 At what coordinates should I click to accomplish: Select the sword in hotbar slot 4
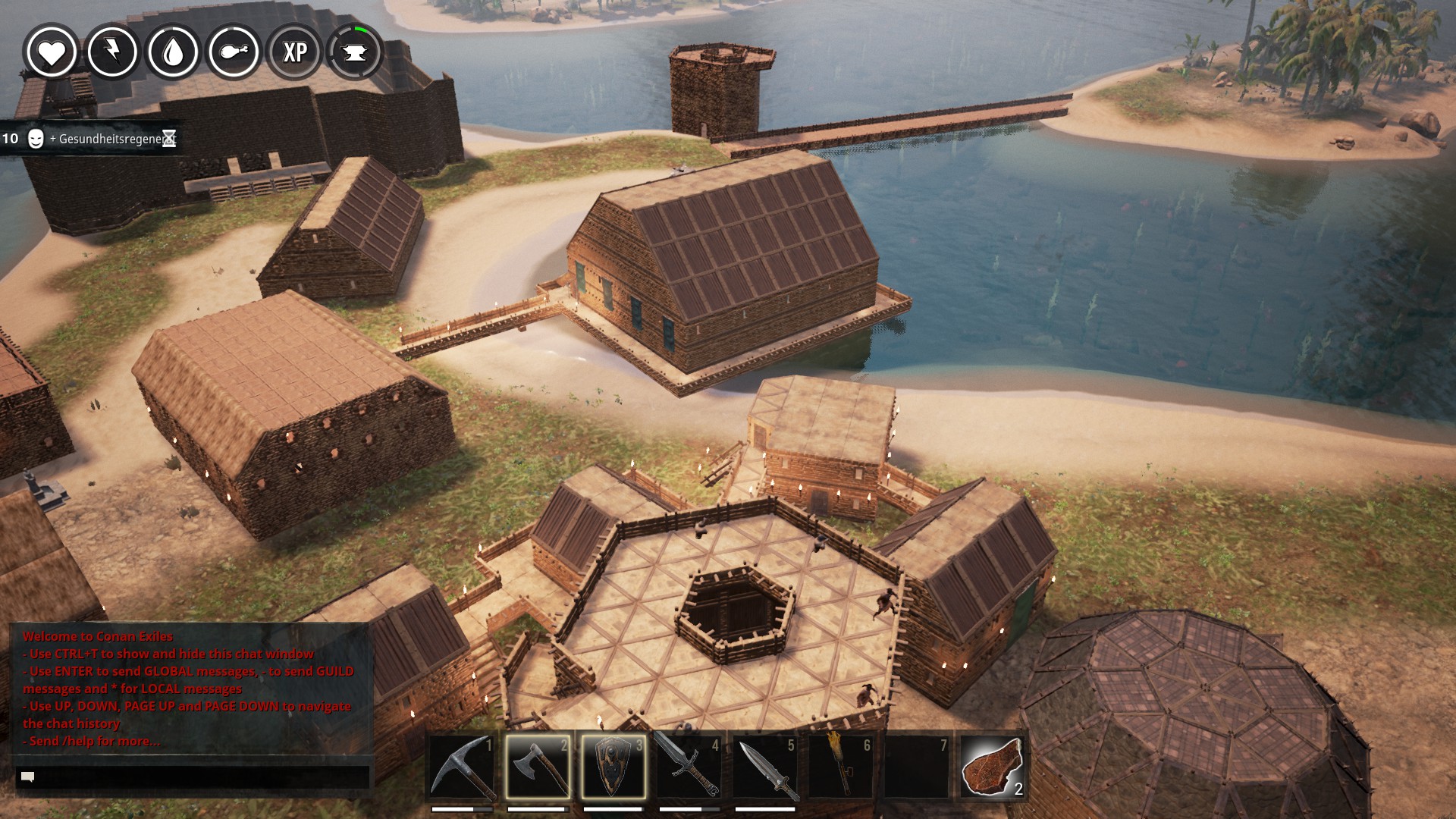point(689,767)
